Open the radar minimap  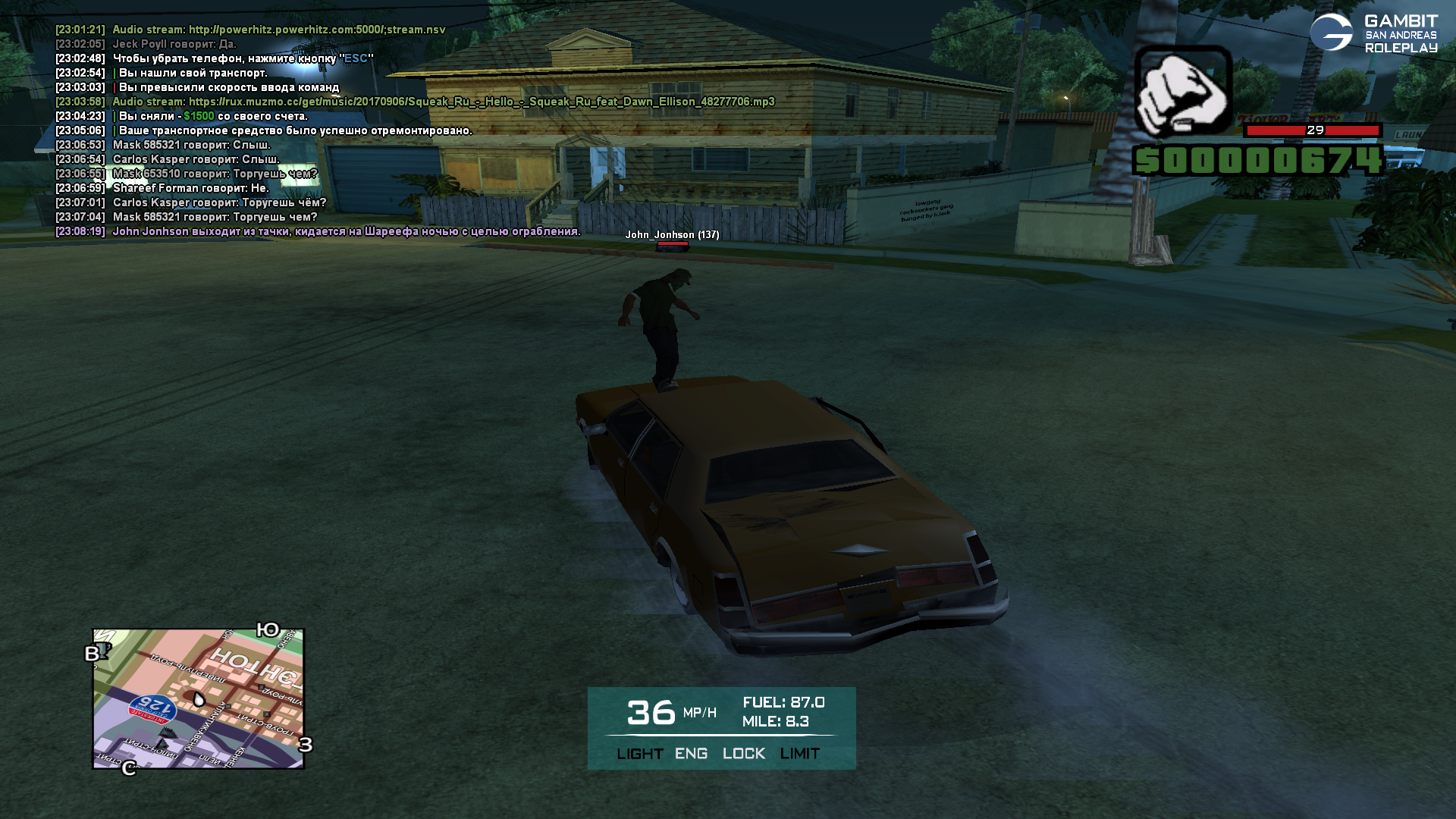[199, 698]
